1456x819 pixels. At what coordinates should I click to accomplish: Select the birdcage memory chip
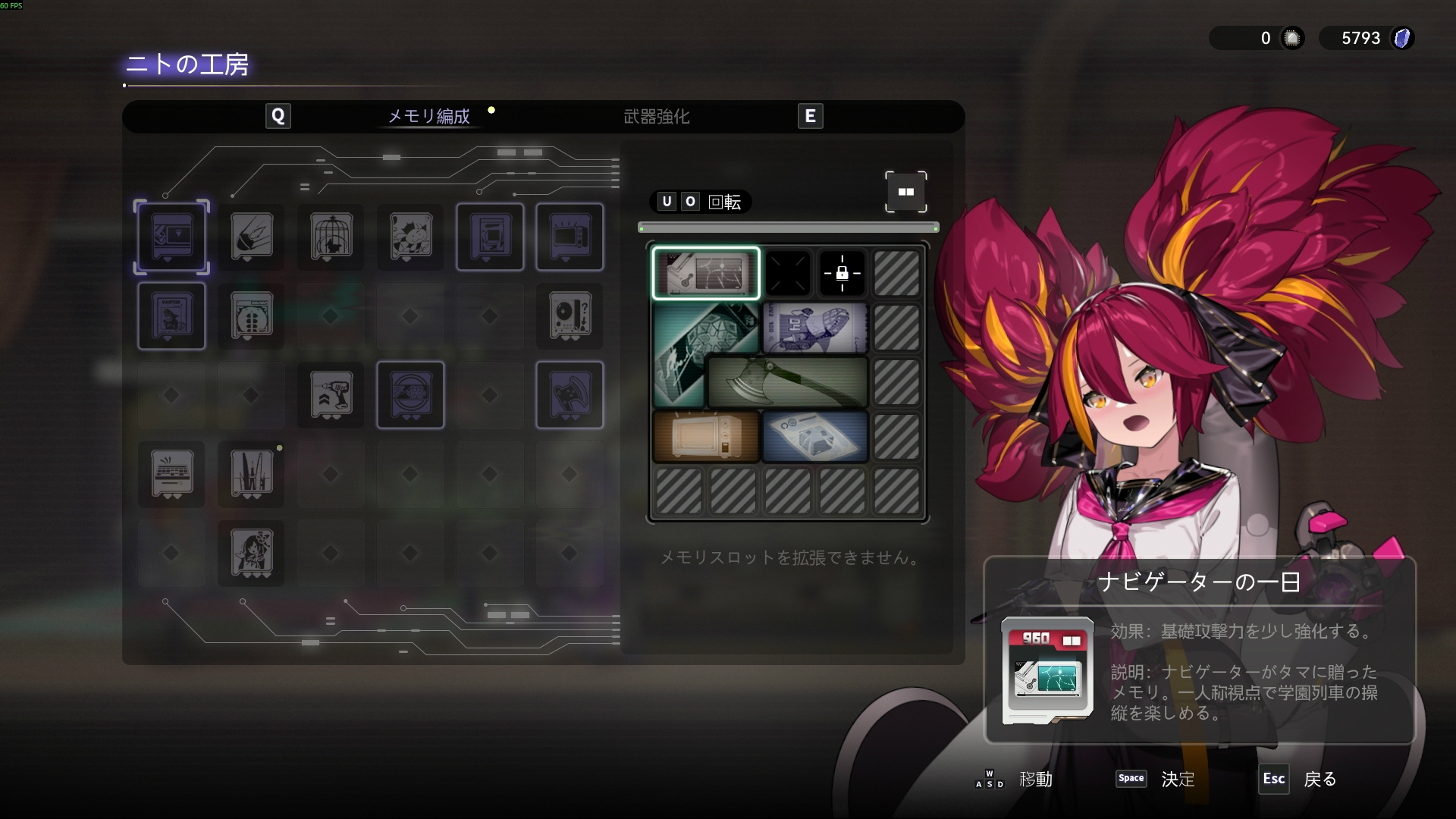pyautogui.click(x=331, y=237)
